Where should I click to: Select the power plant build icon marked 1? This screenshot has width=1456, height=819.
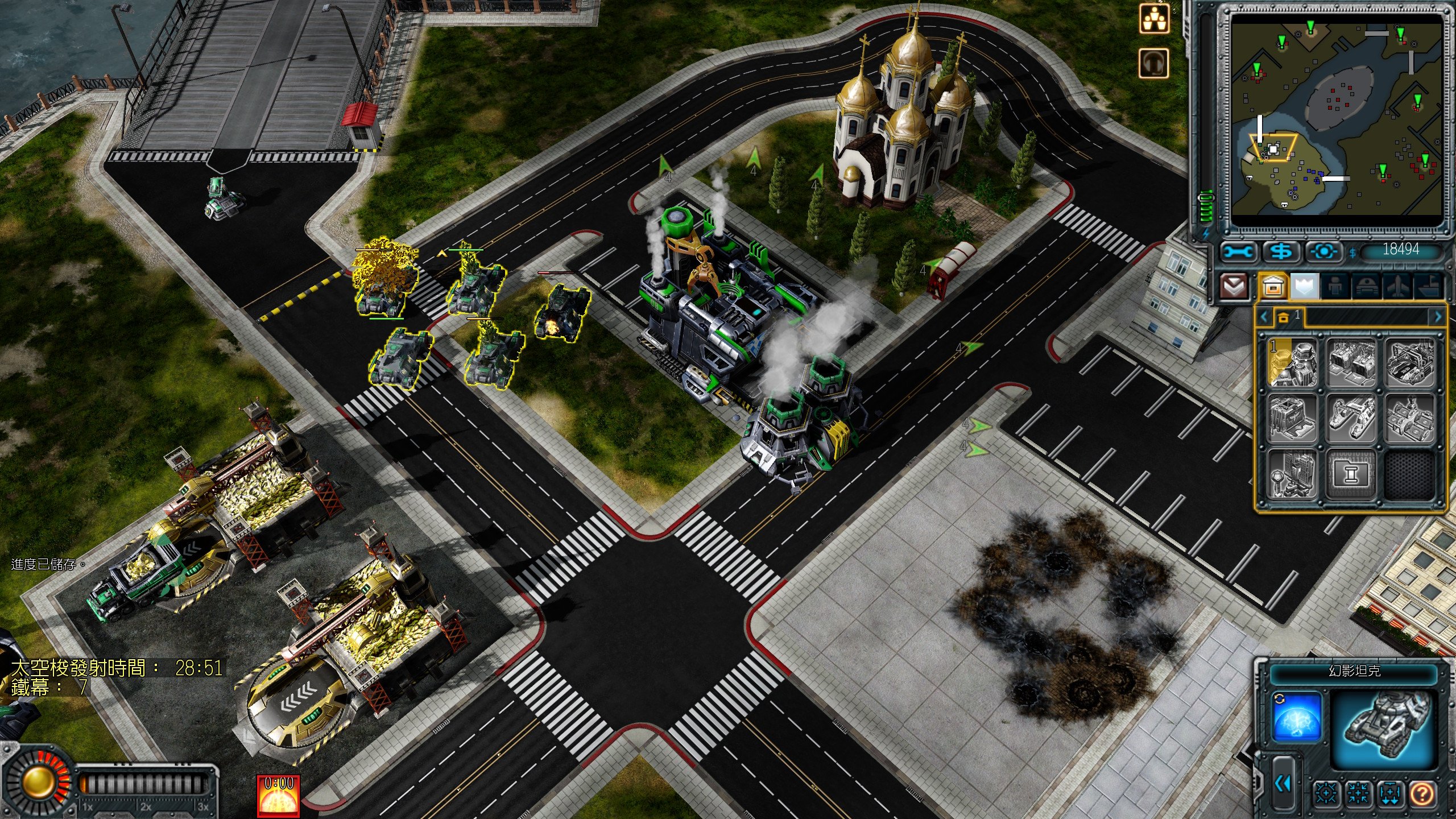(1293, 363)
